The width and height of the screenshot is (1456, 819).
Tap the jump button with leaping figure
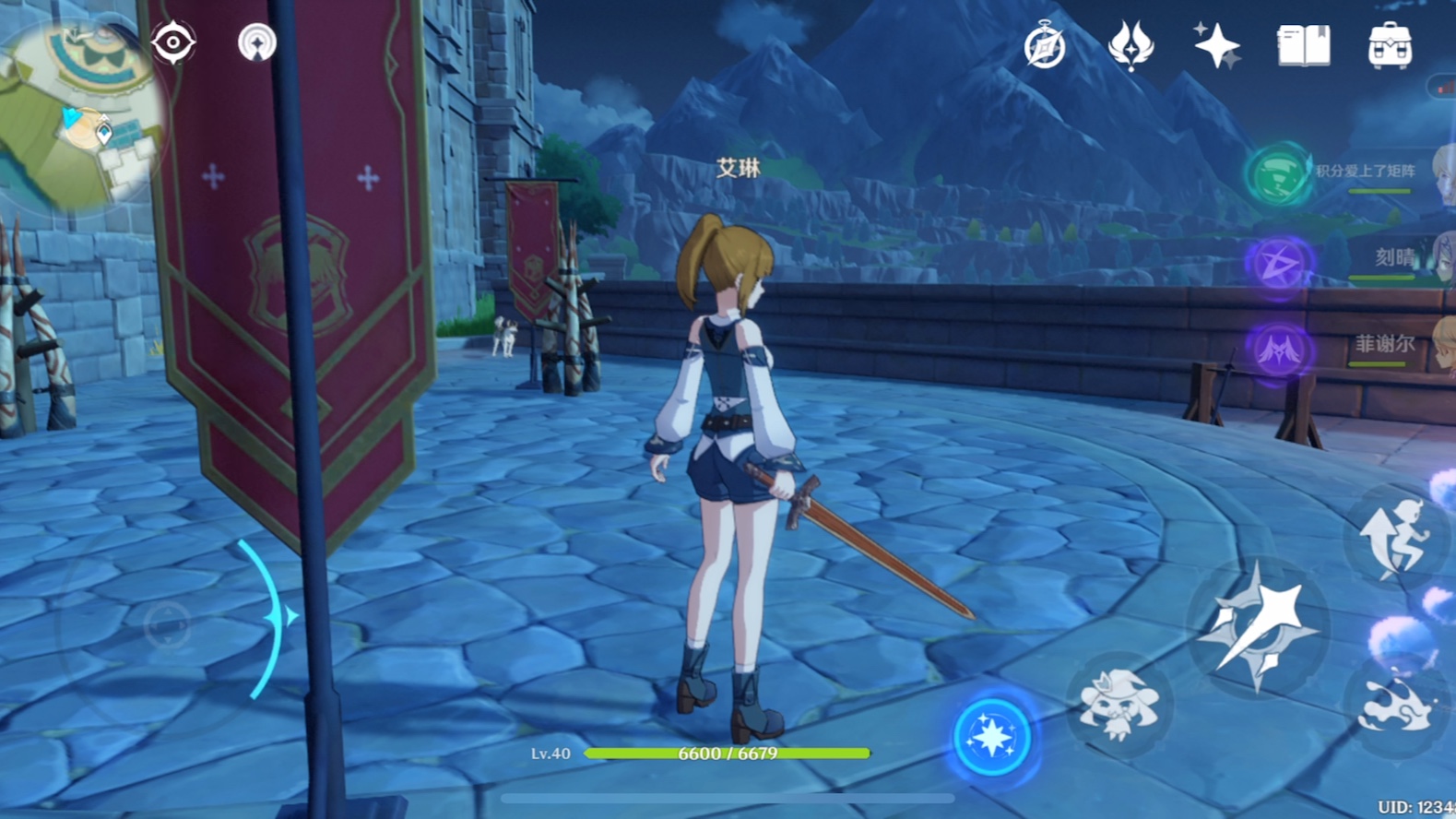1396,540
